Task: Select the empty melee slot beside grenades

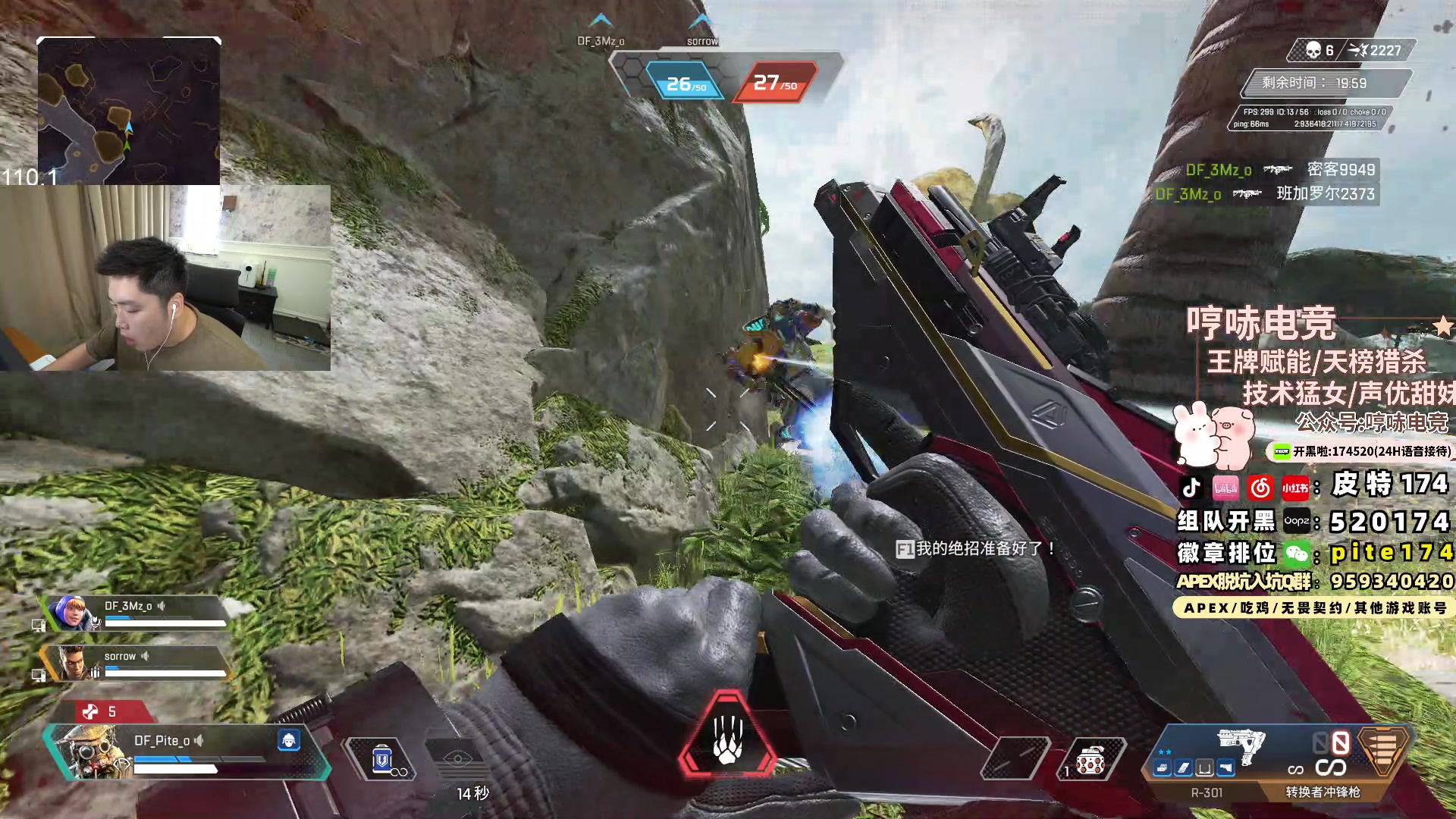Action: [x=1015, y=759]
